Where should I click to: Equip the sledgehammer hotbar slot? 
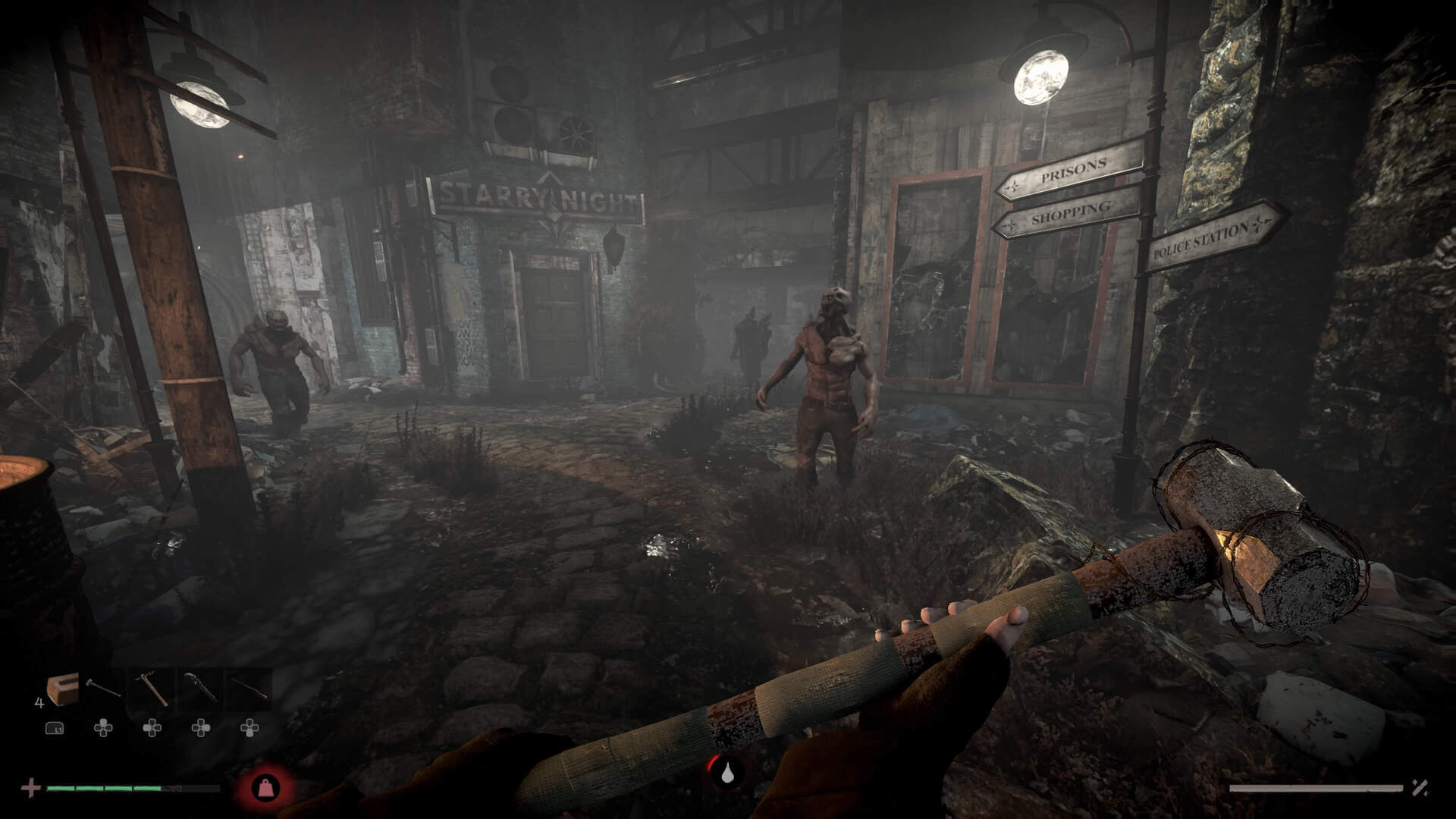[103, 689]
